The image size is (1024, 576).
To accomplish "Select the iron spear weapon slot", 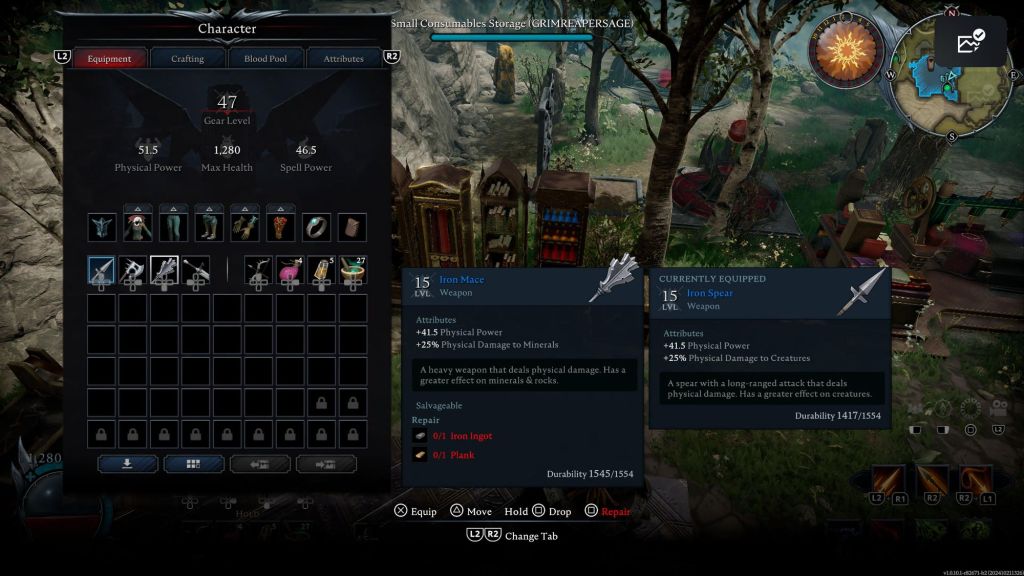I will 101,270.
